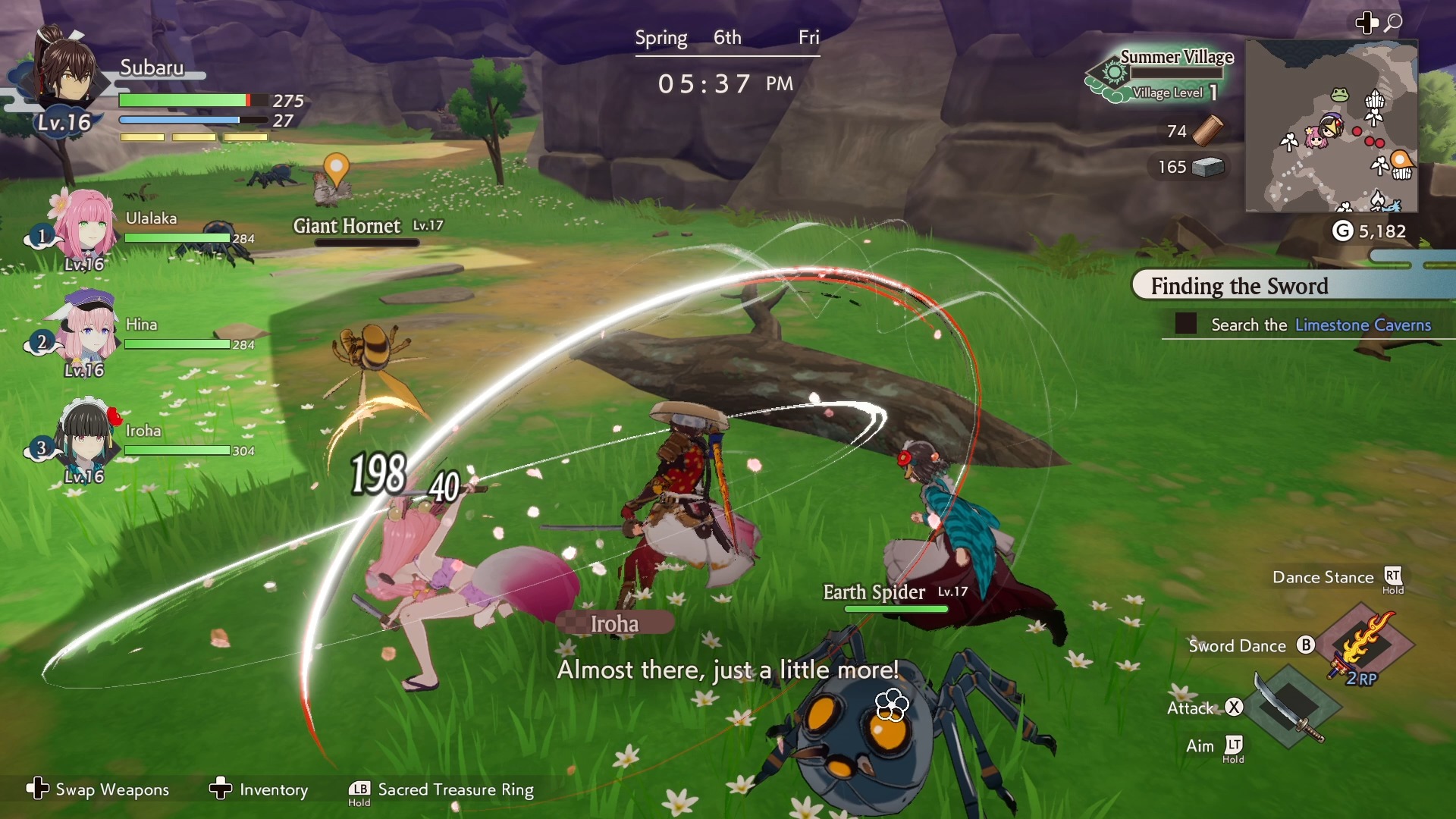Activate the flaming Sword Dance skill icon
The height and width of the screenshot is (819, 1456).
(1365, 645)
